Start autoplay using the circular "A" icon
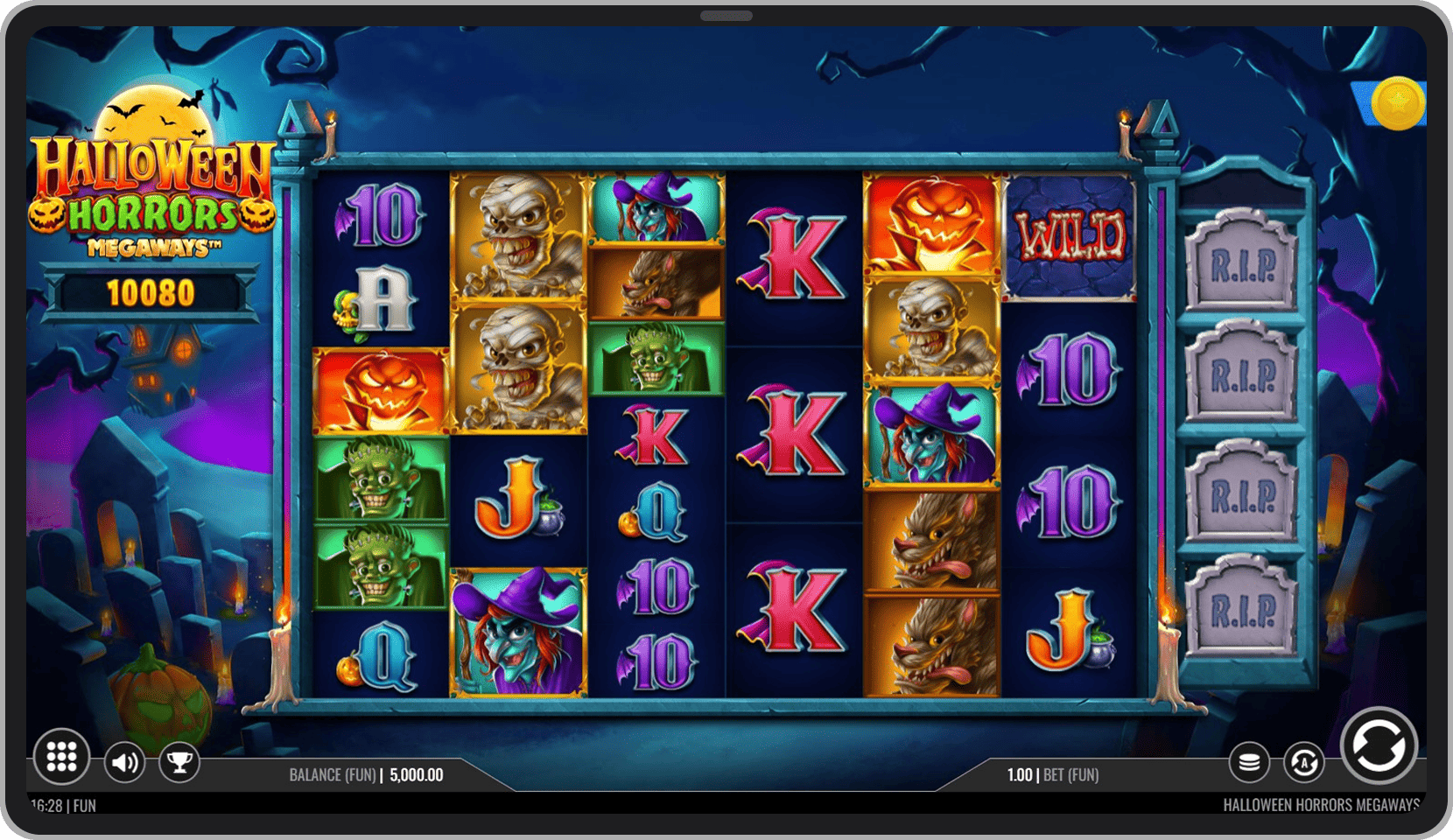Screen dimensions: 1453x840 pos(1303,762)
